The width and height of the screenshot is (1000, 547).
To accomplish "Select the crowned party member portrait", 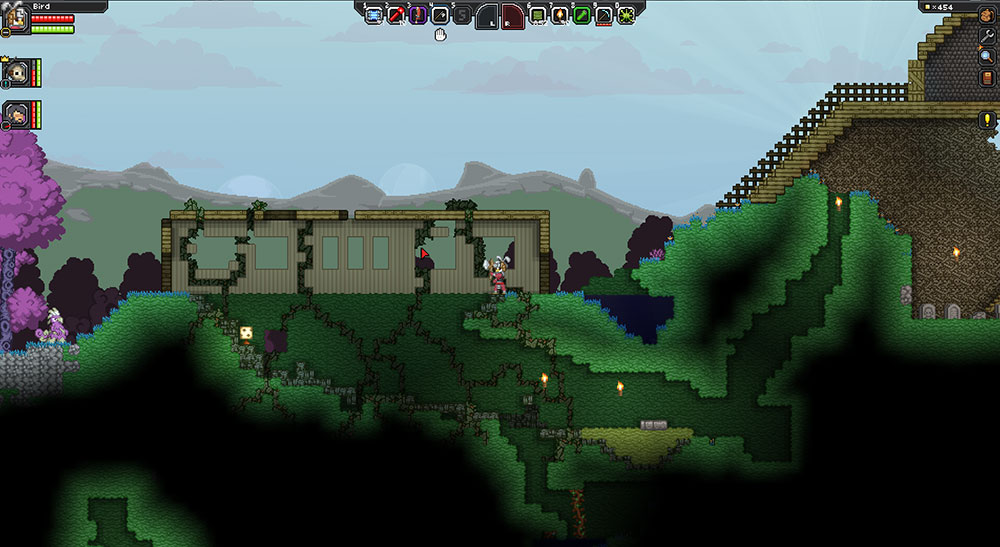I will tap(15, 72).
